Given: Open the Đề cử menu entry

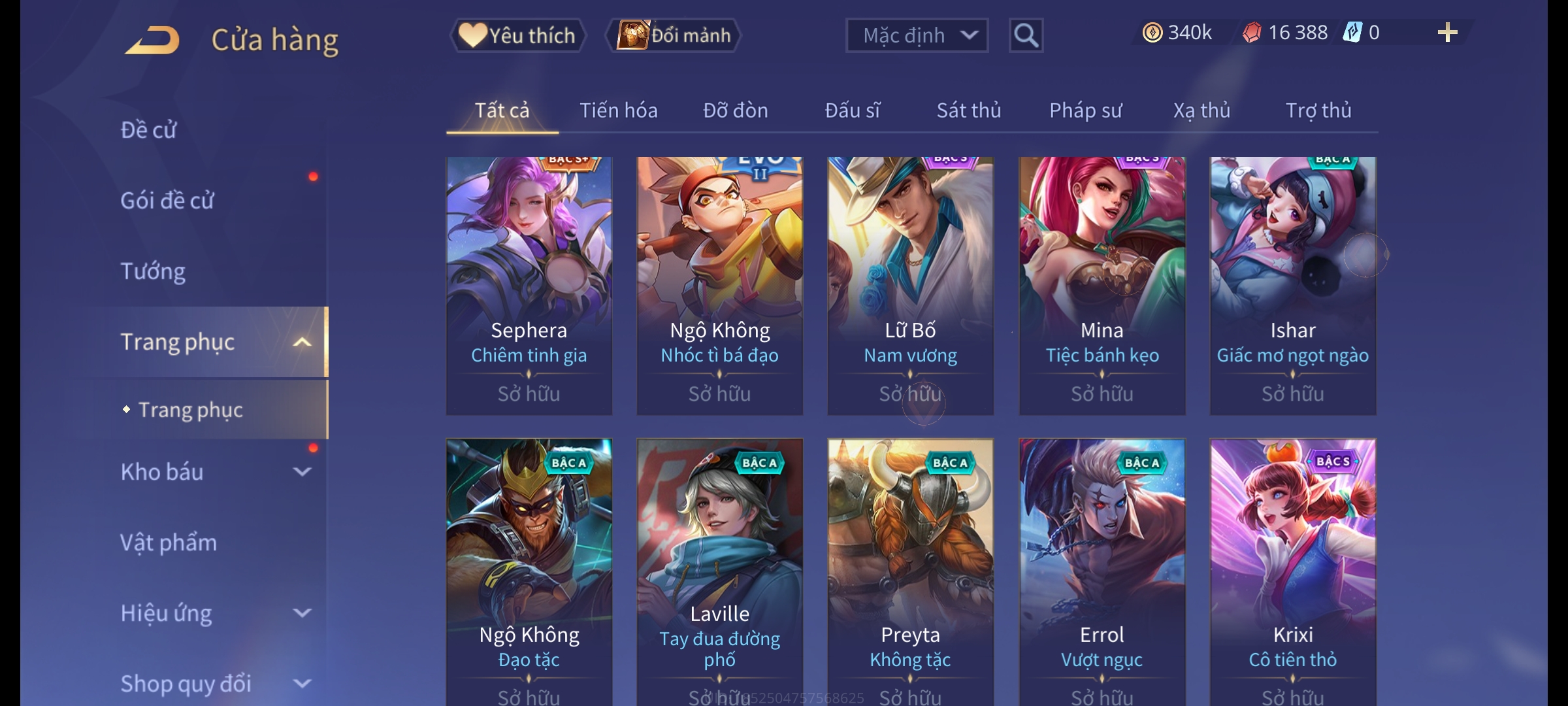Looking at the screenshot, I should (149, 130).
